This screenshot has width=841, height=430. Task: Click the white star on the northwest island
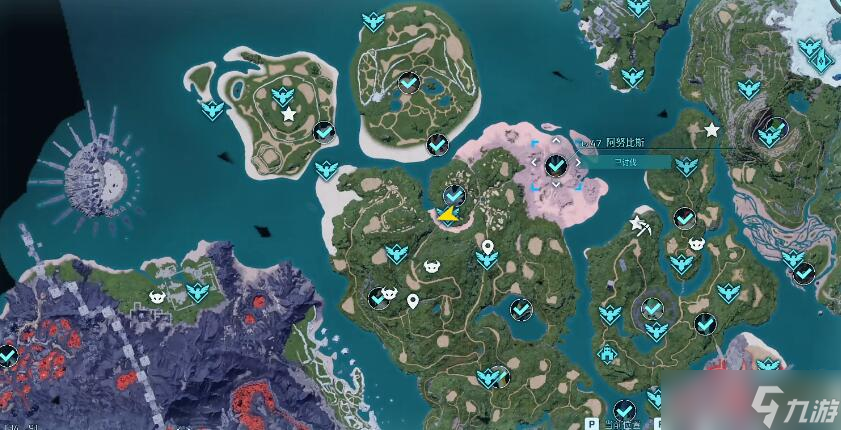(289, 115)
